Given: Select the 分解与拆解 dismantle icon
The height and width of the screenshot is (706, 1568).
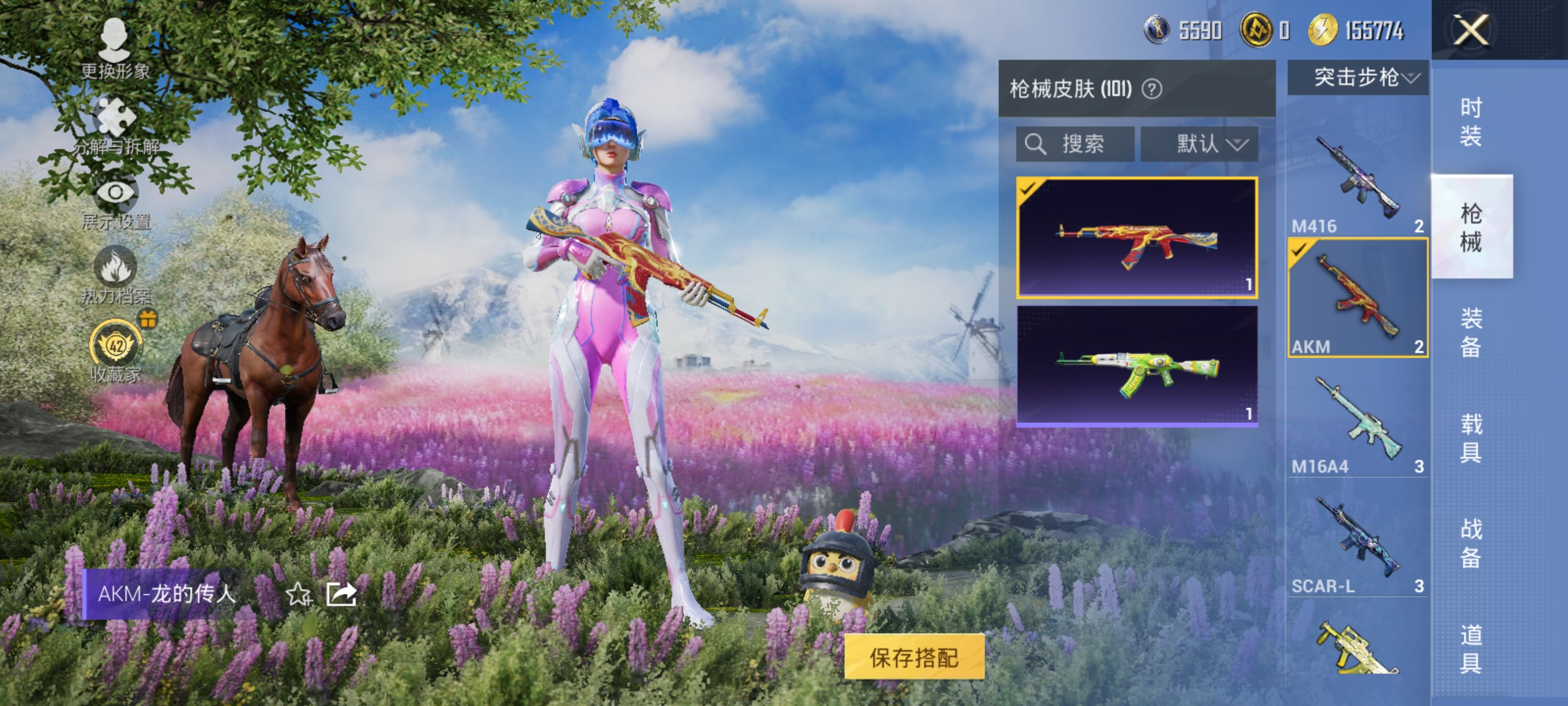Looking at the screenshot, I should click(114, 118).
